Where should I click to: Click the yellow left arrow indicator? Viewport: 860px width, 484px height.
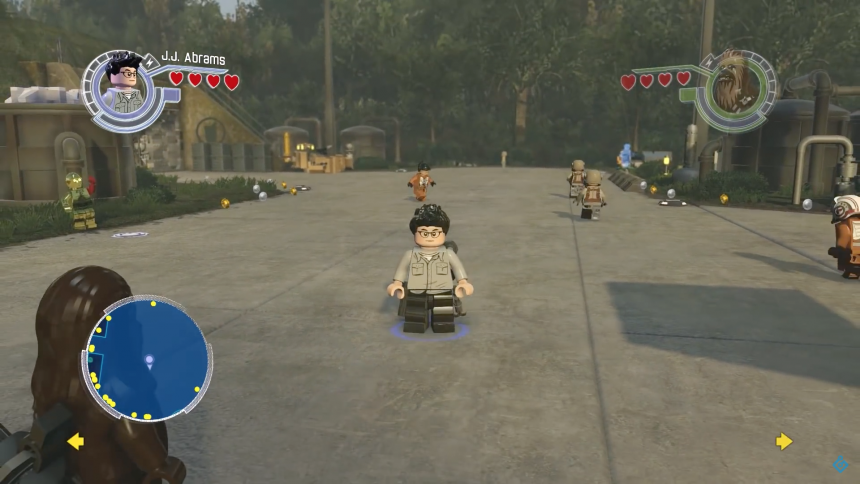click(x=75, y=441)
